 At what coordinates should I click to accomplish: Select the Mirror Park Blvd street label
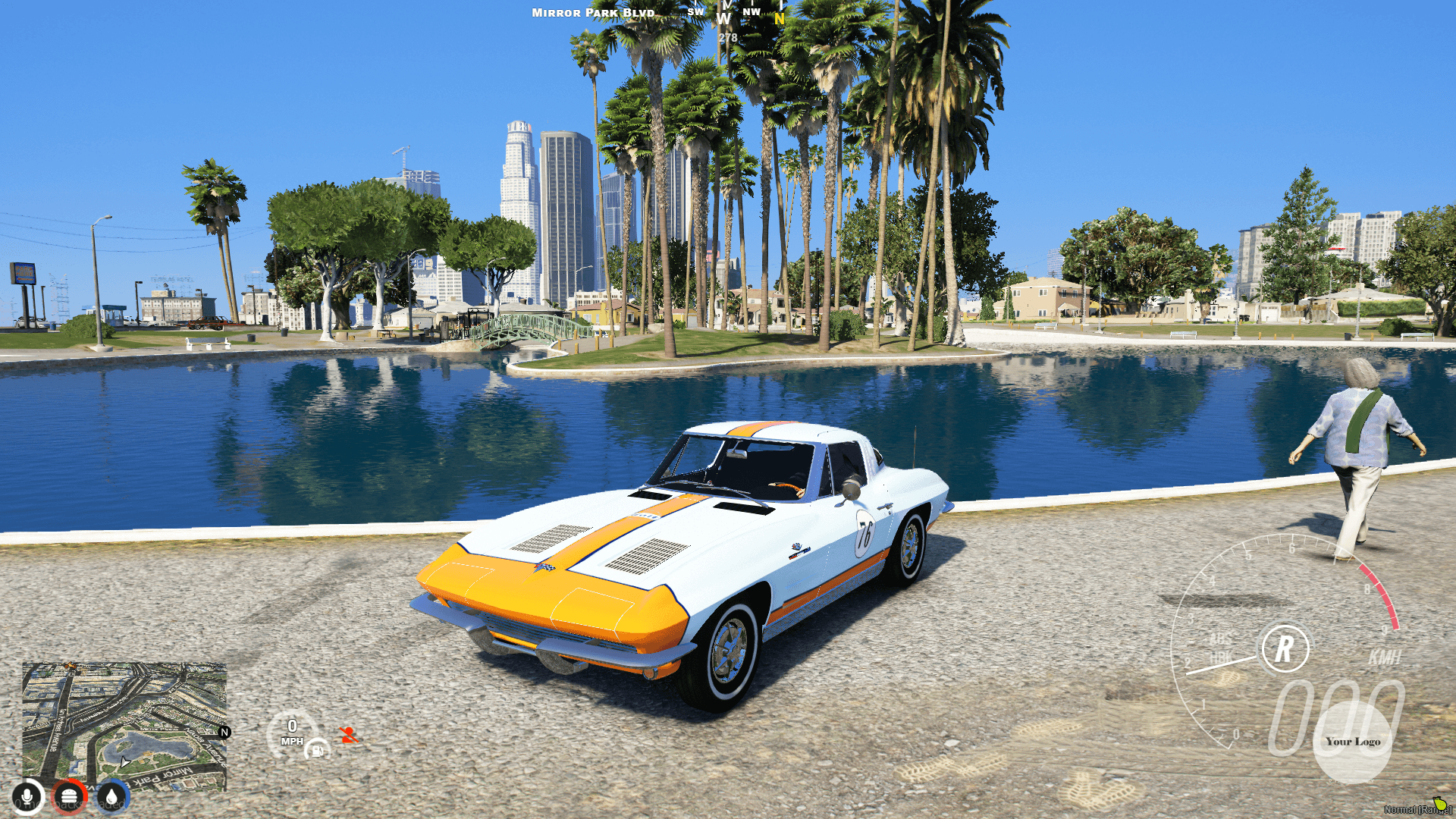tap(592, 12)
